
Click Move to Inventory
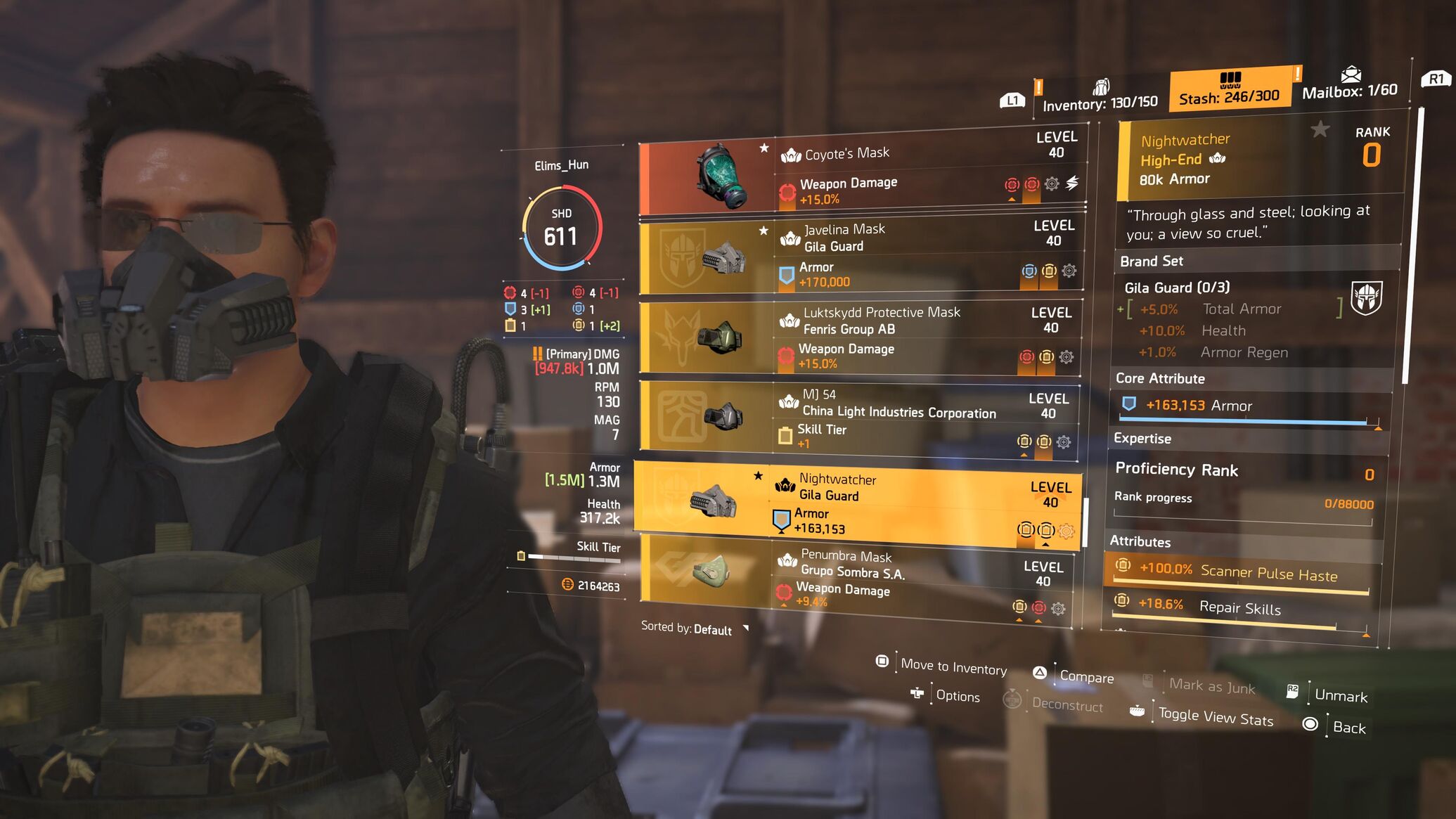click(953, 666)
